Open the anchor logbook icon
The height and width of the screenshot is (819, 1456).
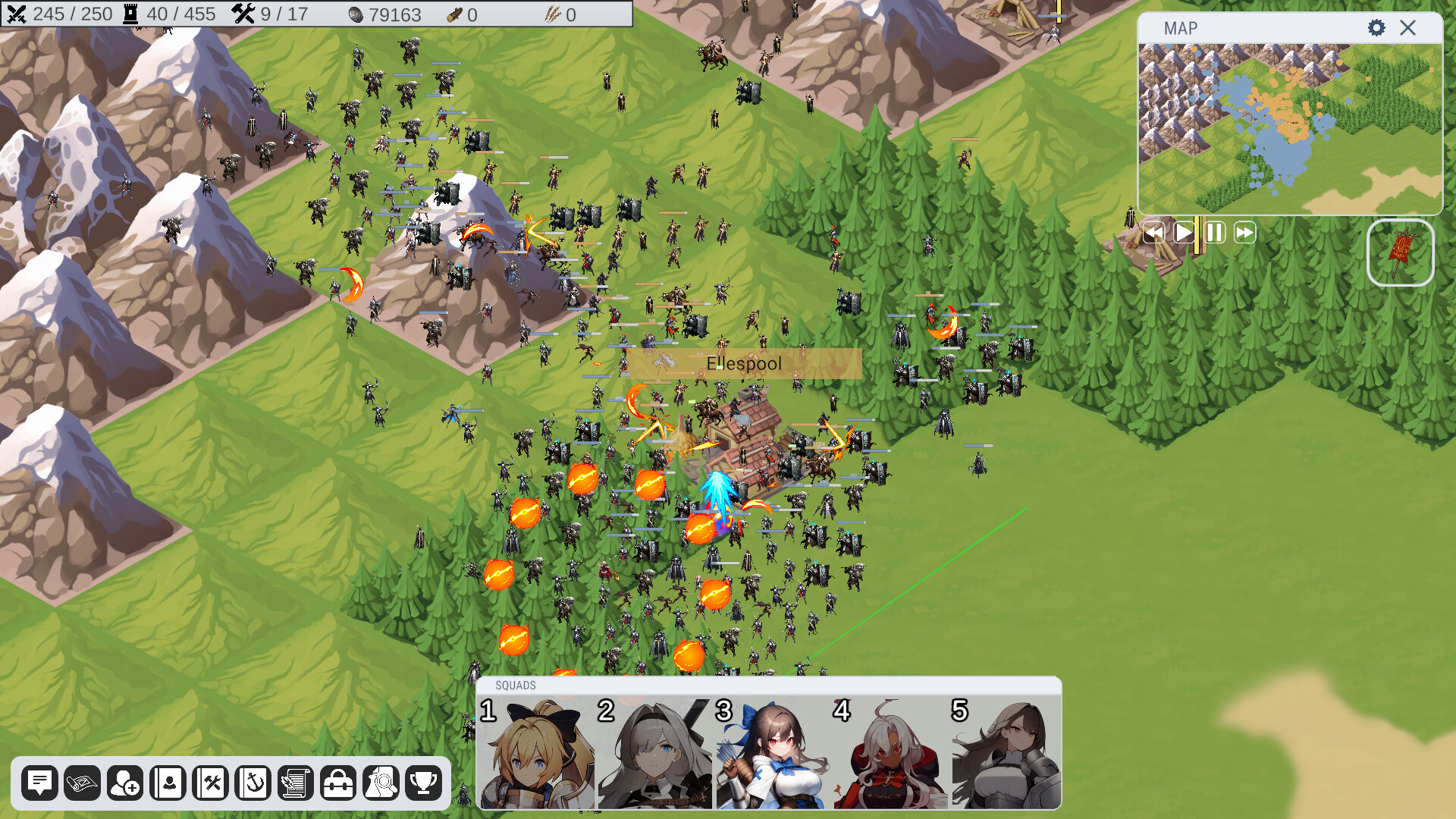[x=253, y=783]
